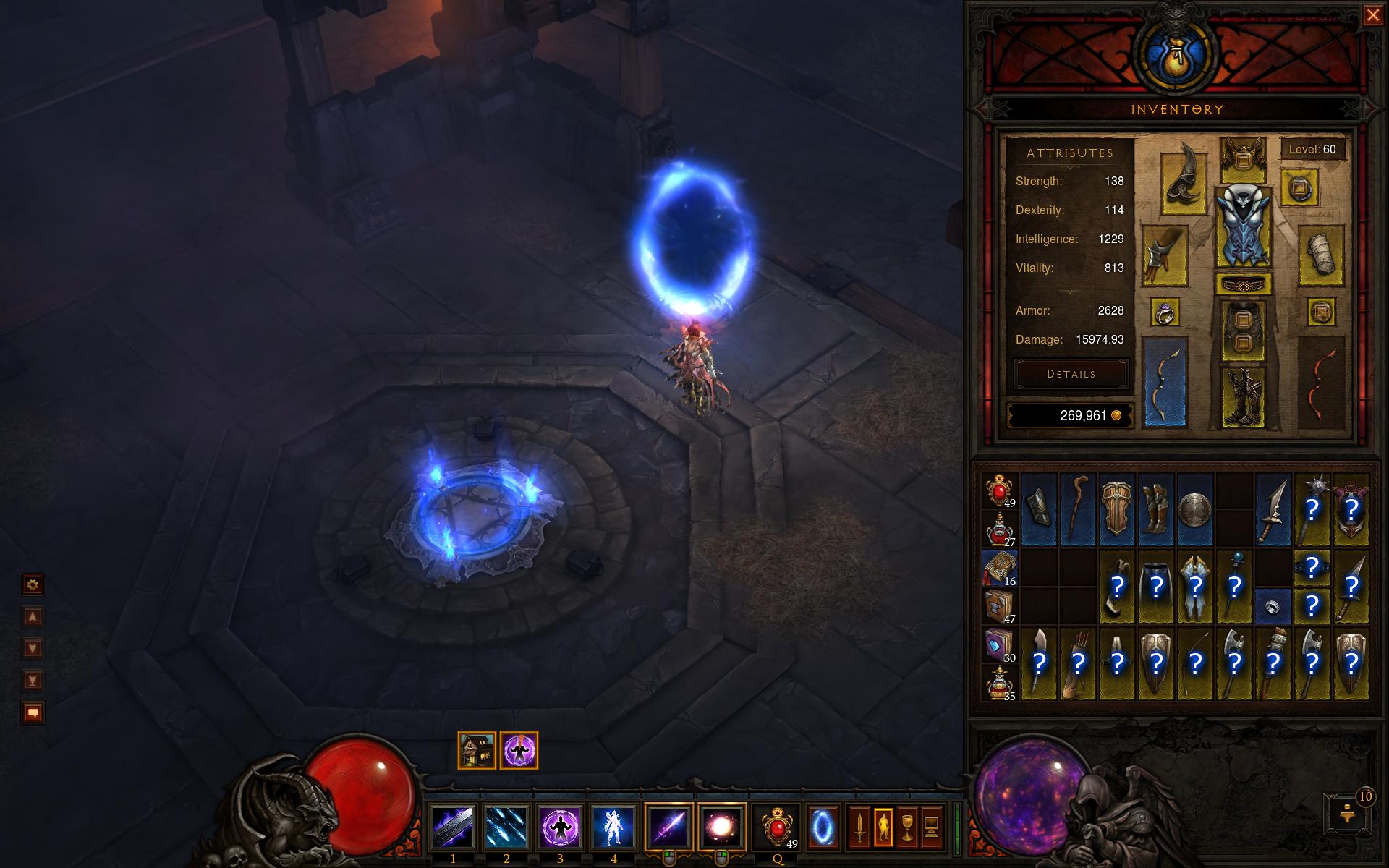Viewport: 1389px width, 868px height.
Task: Open the settings gear on the left edge
Action: pos(33,584)
